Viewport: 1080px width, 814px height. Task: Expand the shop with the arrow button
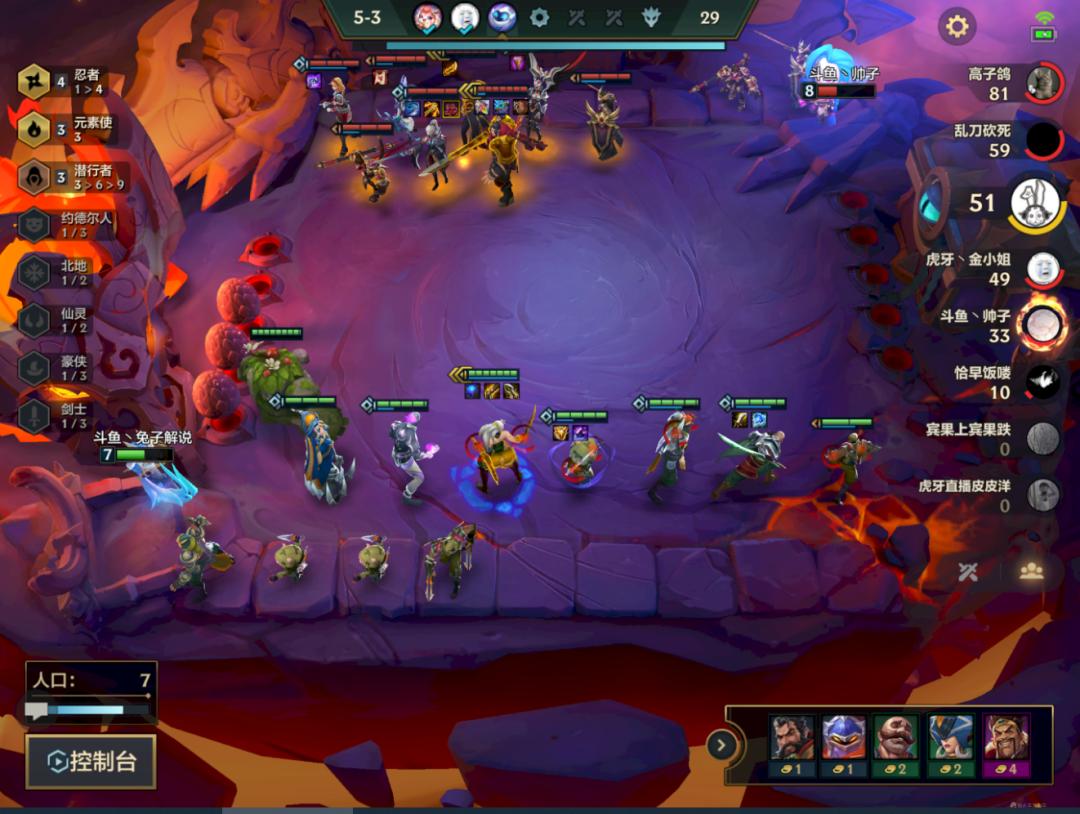(721, 745)
